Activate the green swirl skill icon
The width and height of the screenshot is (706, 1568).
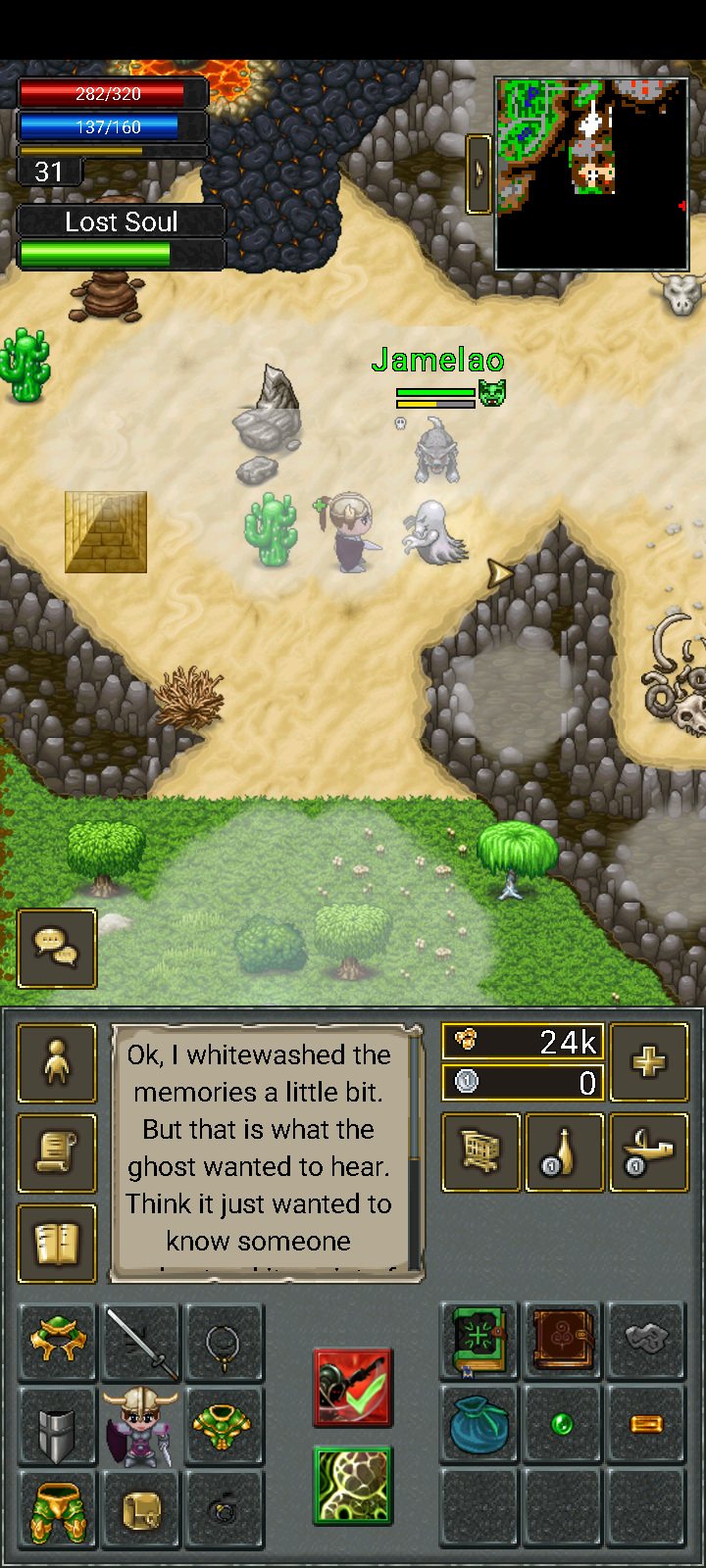coord(353,1486)
